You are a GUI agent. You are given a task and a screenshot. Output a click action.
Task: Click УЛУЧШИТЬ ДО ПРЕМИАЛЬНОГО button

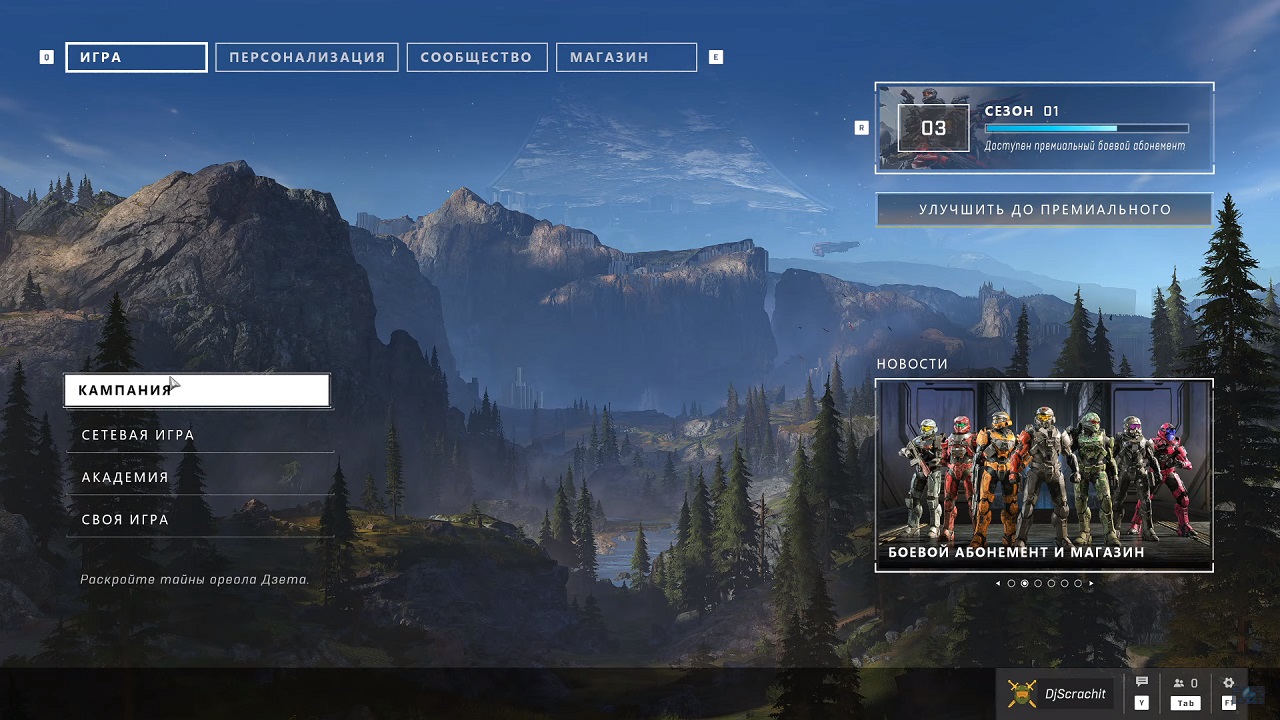[x=1044, y=210]
